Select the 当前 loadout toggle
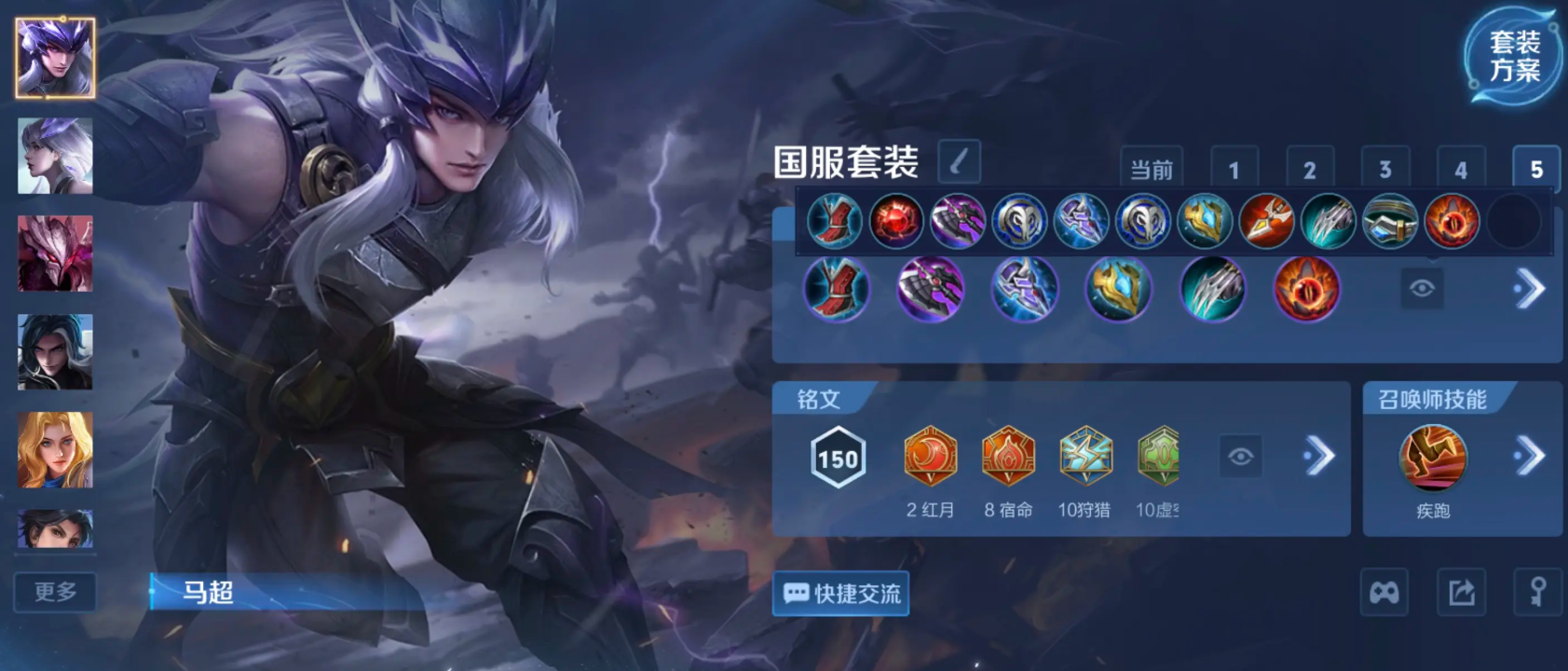Screen dimensions: 1568x671 point(1152,169)
